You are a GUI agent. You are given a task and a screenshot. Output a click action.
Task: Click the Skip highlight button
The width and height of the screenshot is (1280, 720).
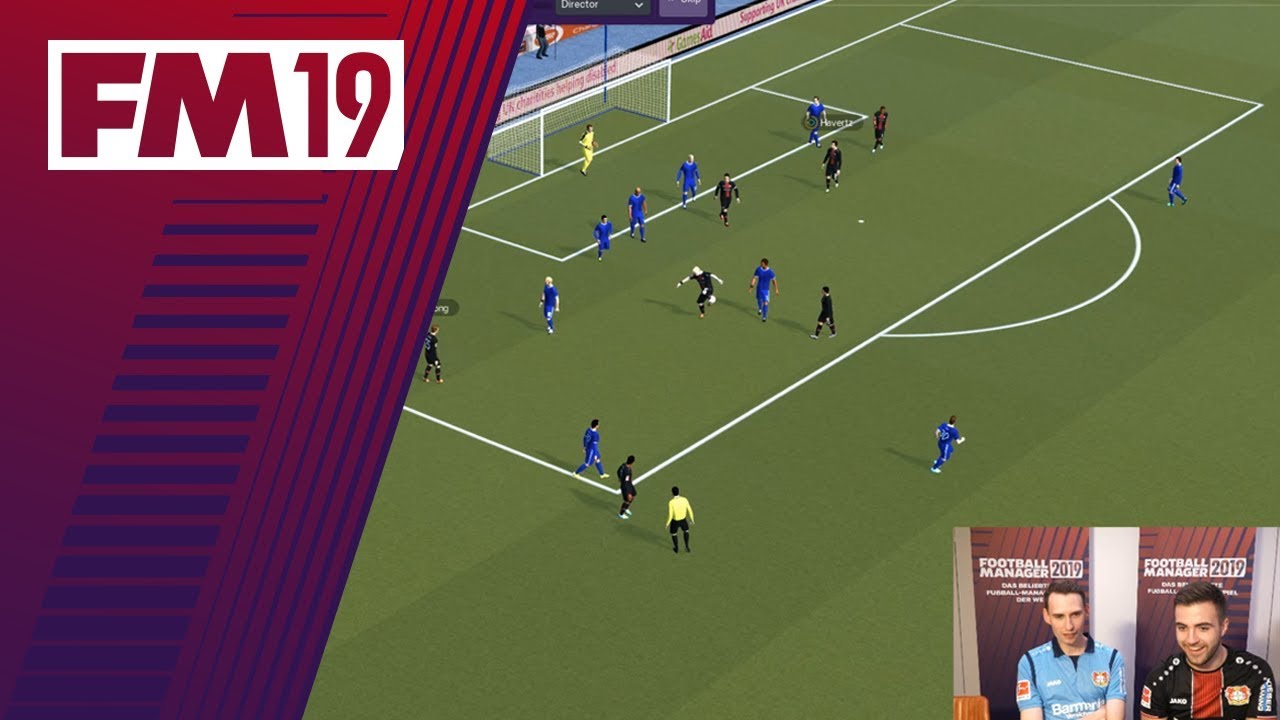coord(685,4)
